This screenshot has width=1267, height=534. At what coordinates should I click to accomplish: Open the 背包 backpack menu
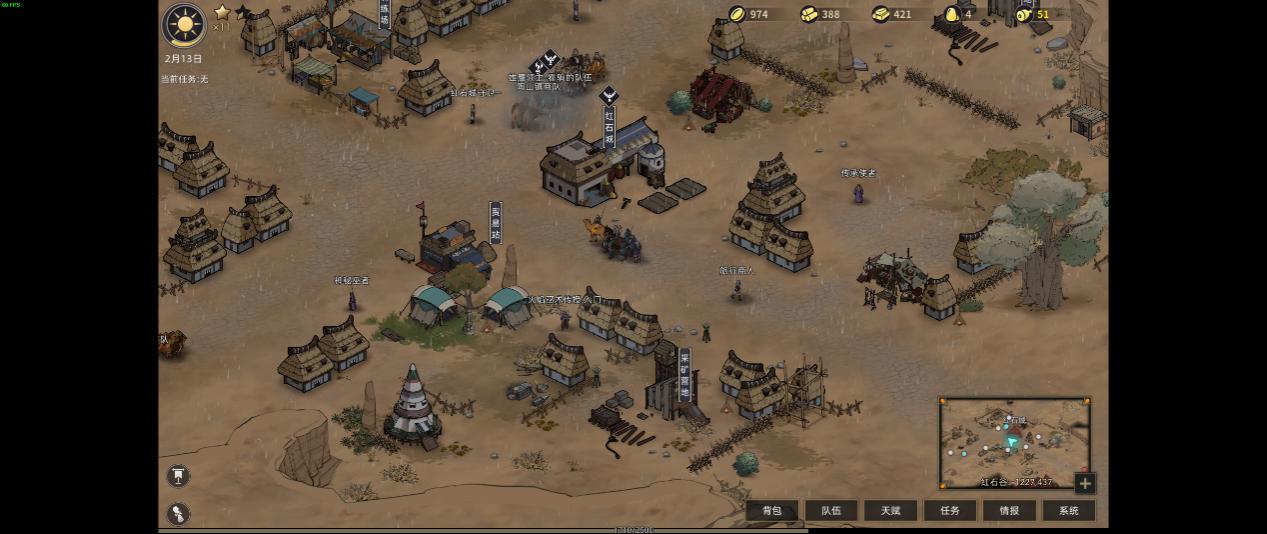(772, 511)
